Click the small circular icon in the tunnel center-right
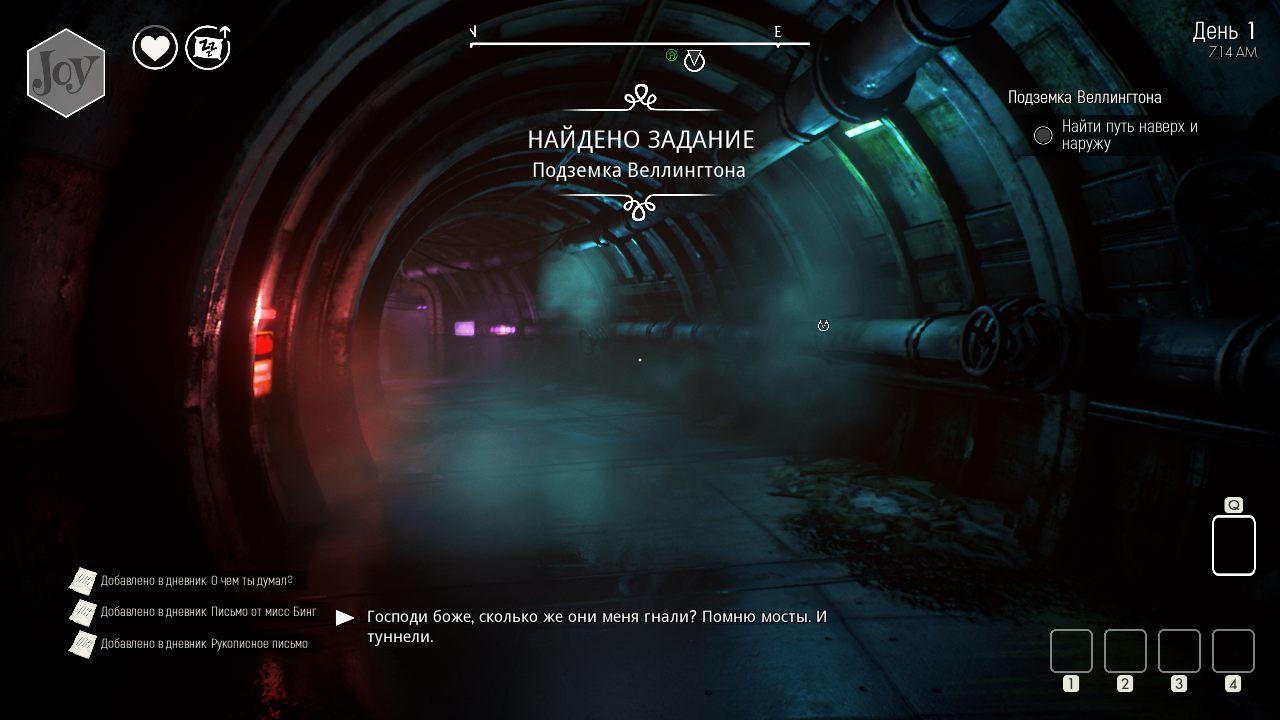Screen dimensions: 1280x720 (x=822, y=326)
